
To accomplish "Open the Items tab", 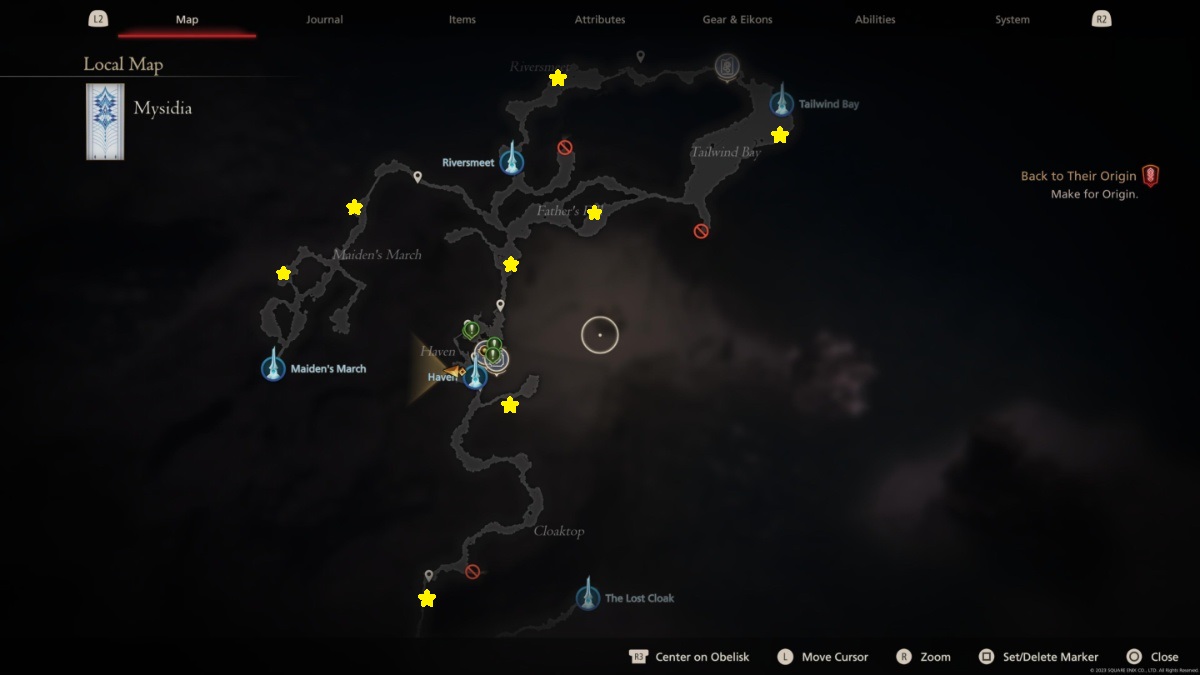I will pyautogui.click(x=462, y=19).
